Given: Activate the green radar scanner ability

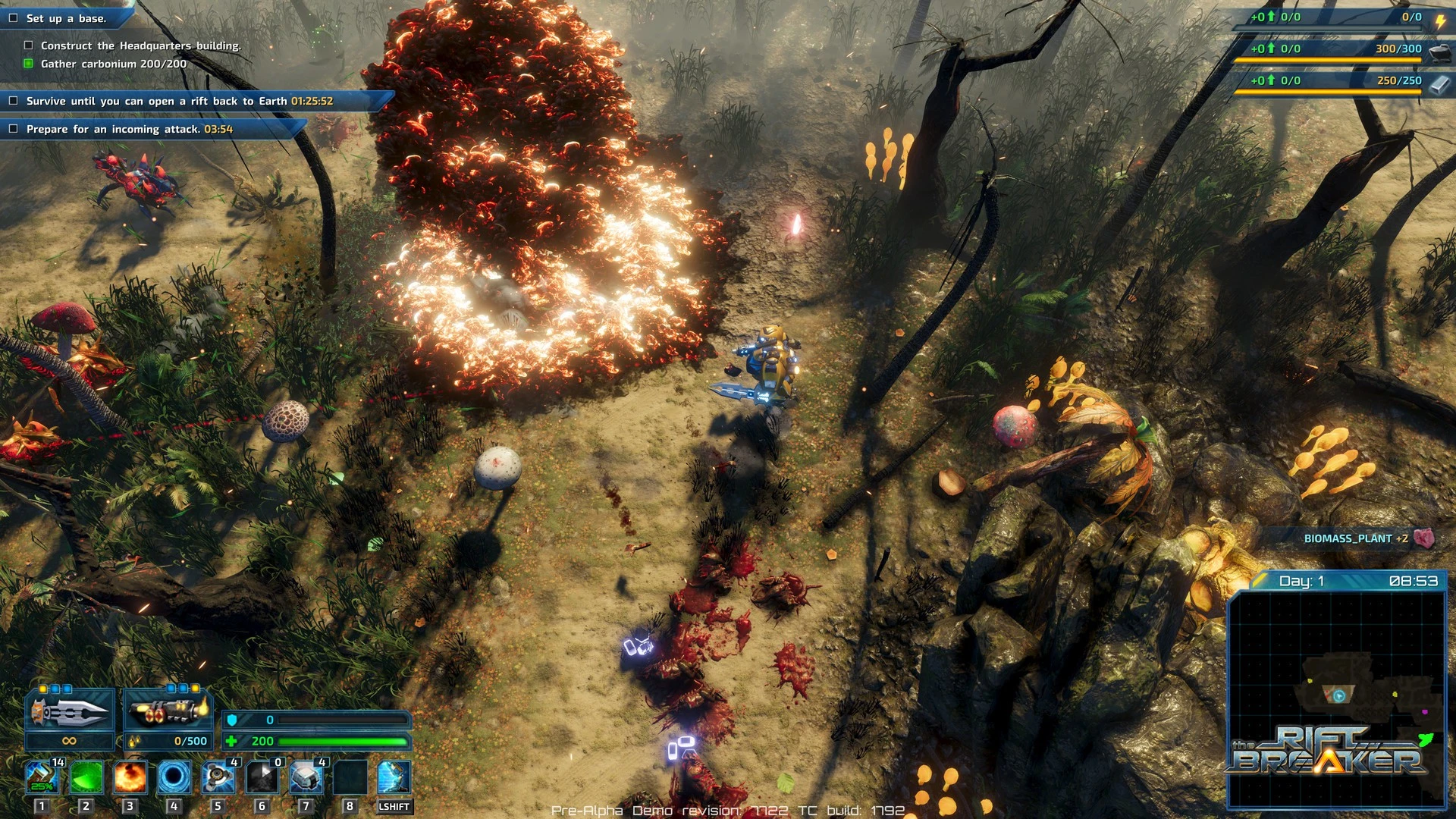Looking at the screenshot, I should [x=86, y=778].
